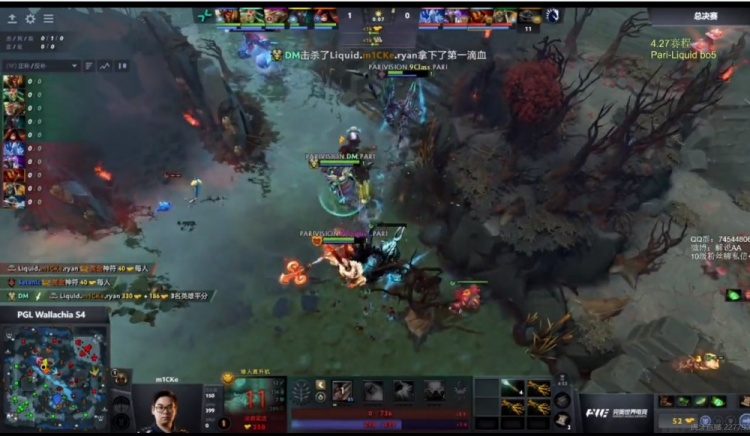Open the hamburger menu icon
This screenshot has height=436, width=750.
click(48, 18)
